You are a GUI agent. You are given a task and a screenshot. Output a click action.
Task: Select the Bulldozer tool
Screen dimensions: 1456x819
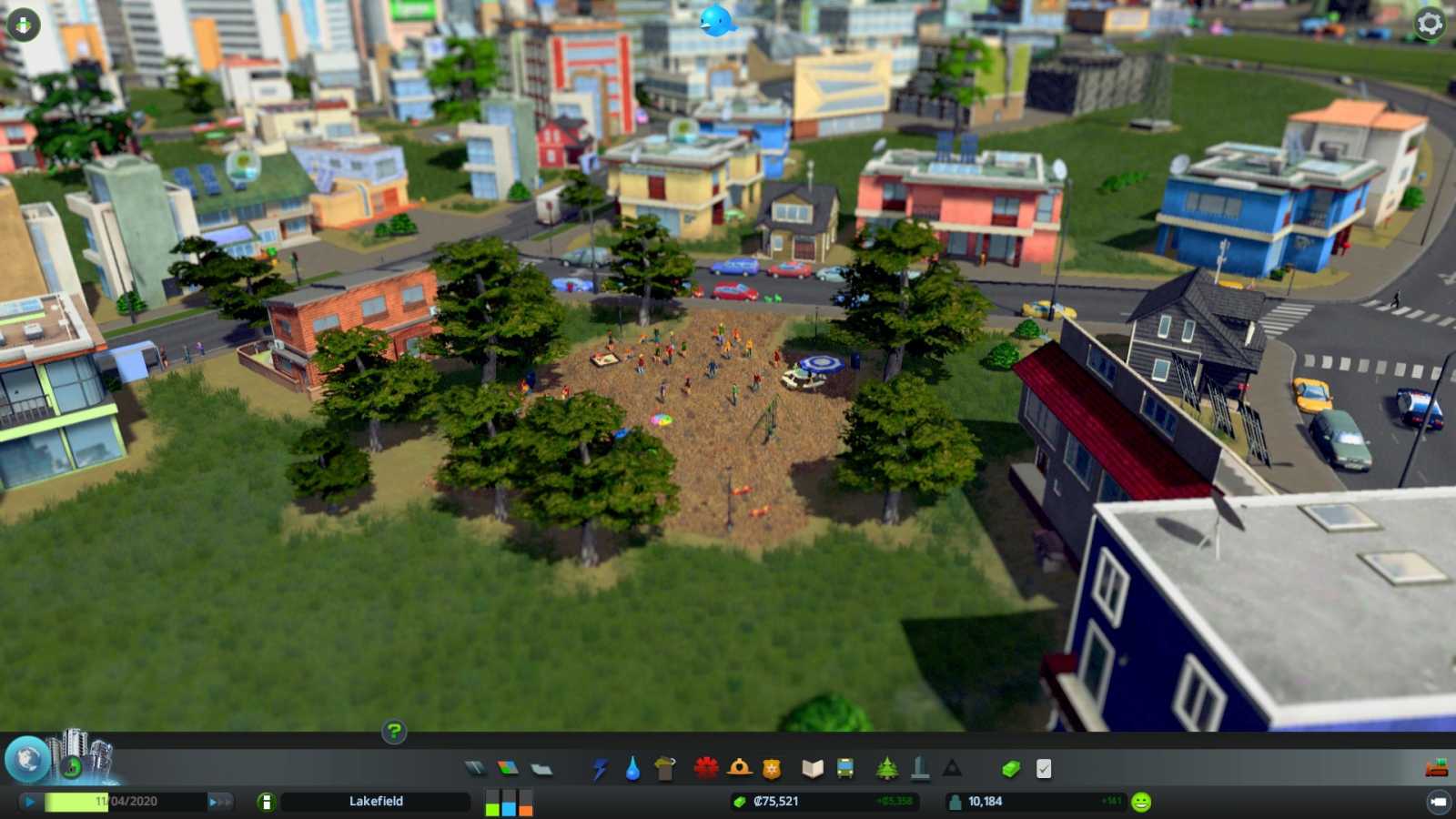1438,767
